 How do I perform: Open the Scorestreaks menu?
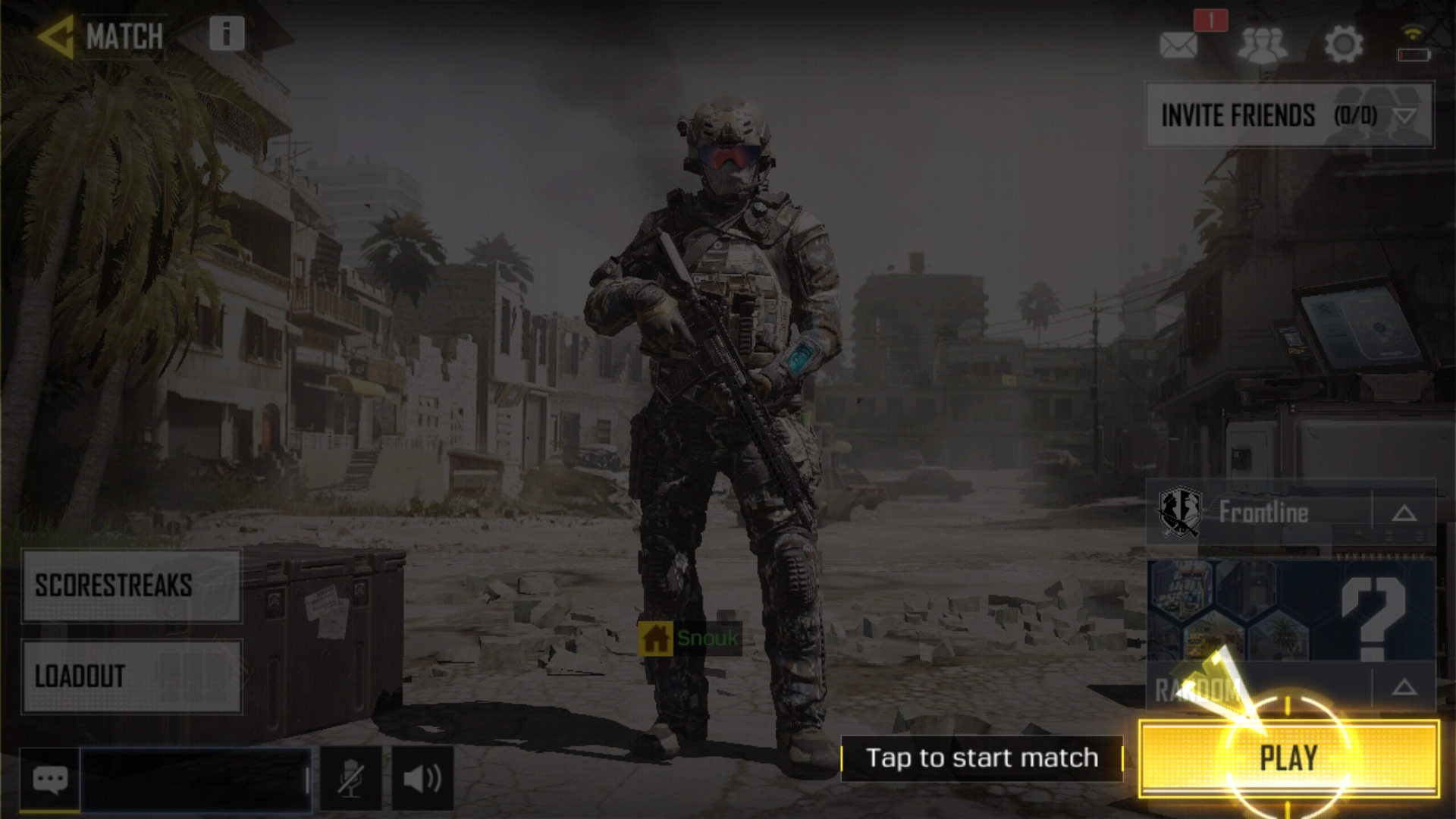click(132, 585)
